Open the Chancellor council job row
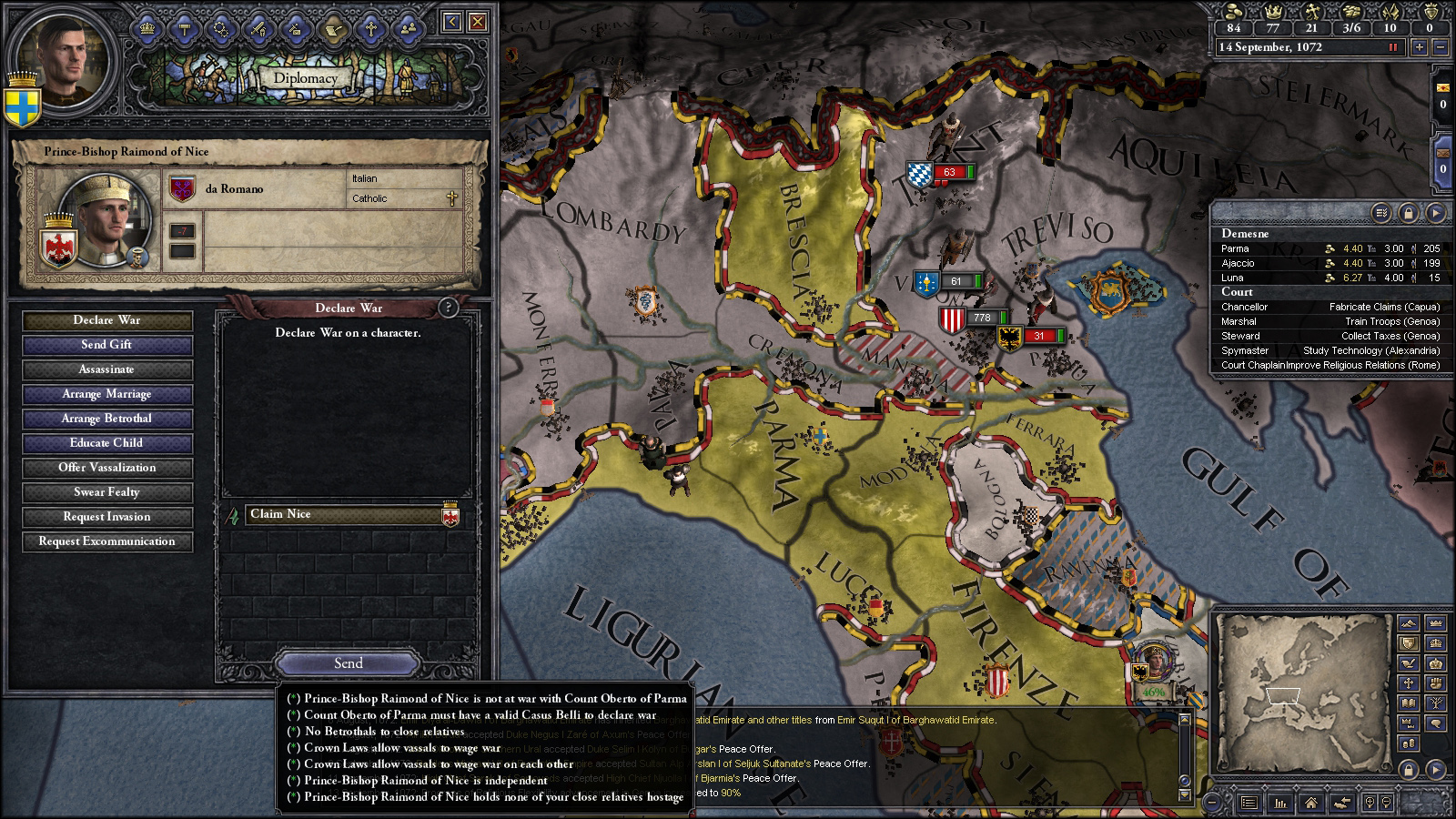The image size is (1456, 819). coord(1329,307)
